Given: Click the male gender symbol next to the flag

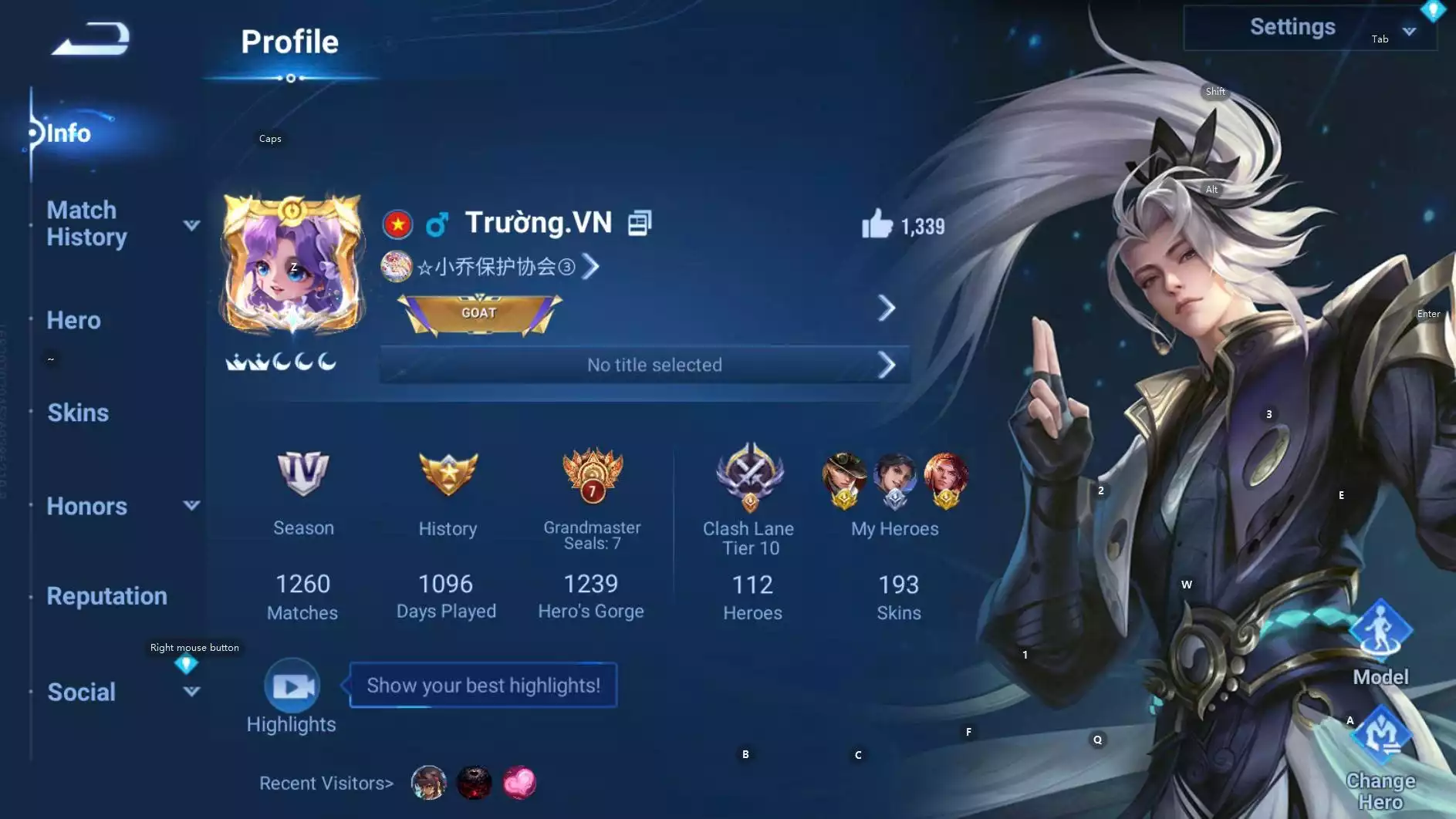Looking at the screenshot, I should tap(437, 223).
